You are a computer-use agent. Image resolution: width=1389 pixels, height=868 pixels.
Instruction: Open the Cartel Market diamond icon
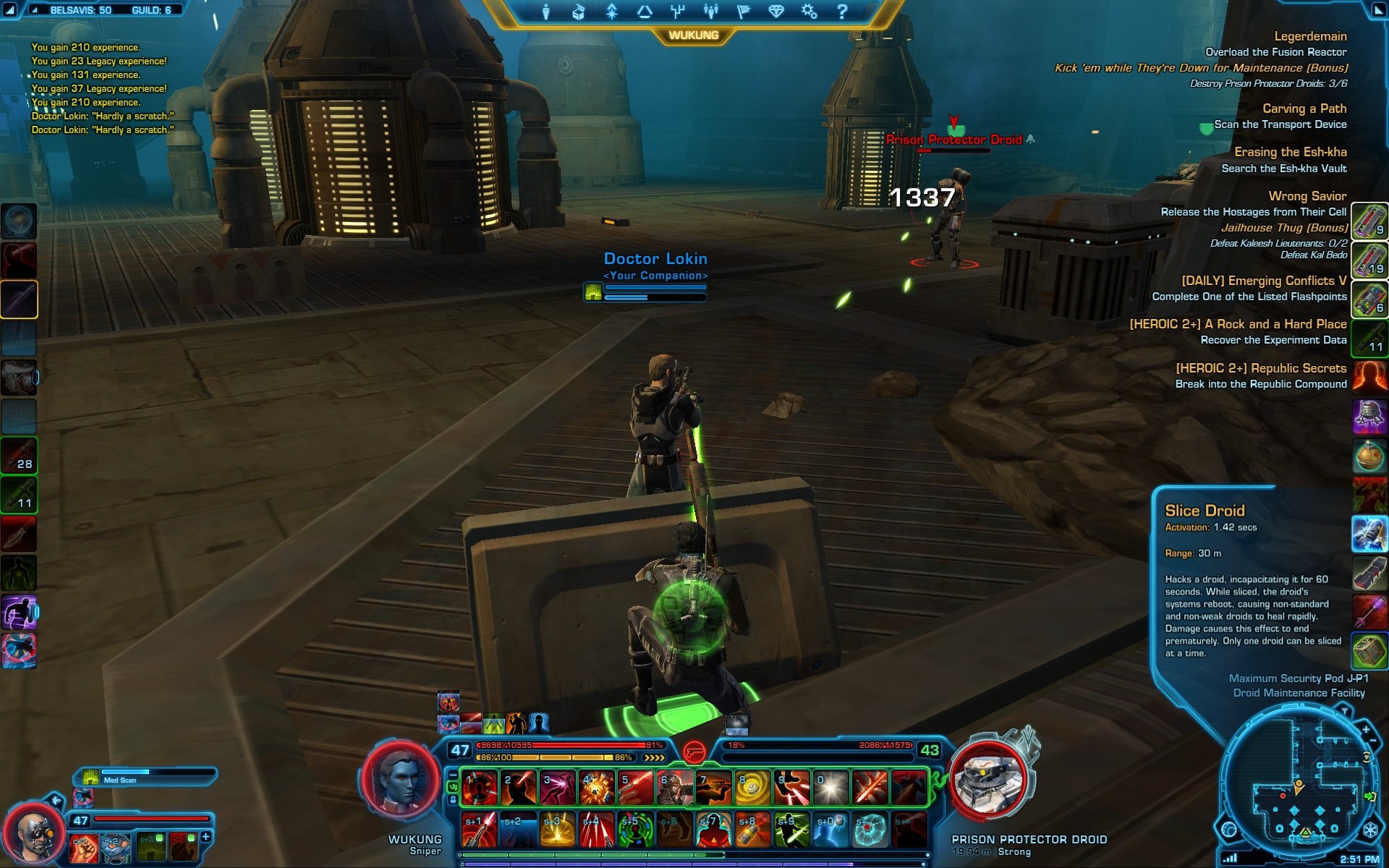pos(776,12)
